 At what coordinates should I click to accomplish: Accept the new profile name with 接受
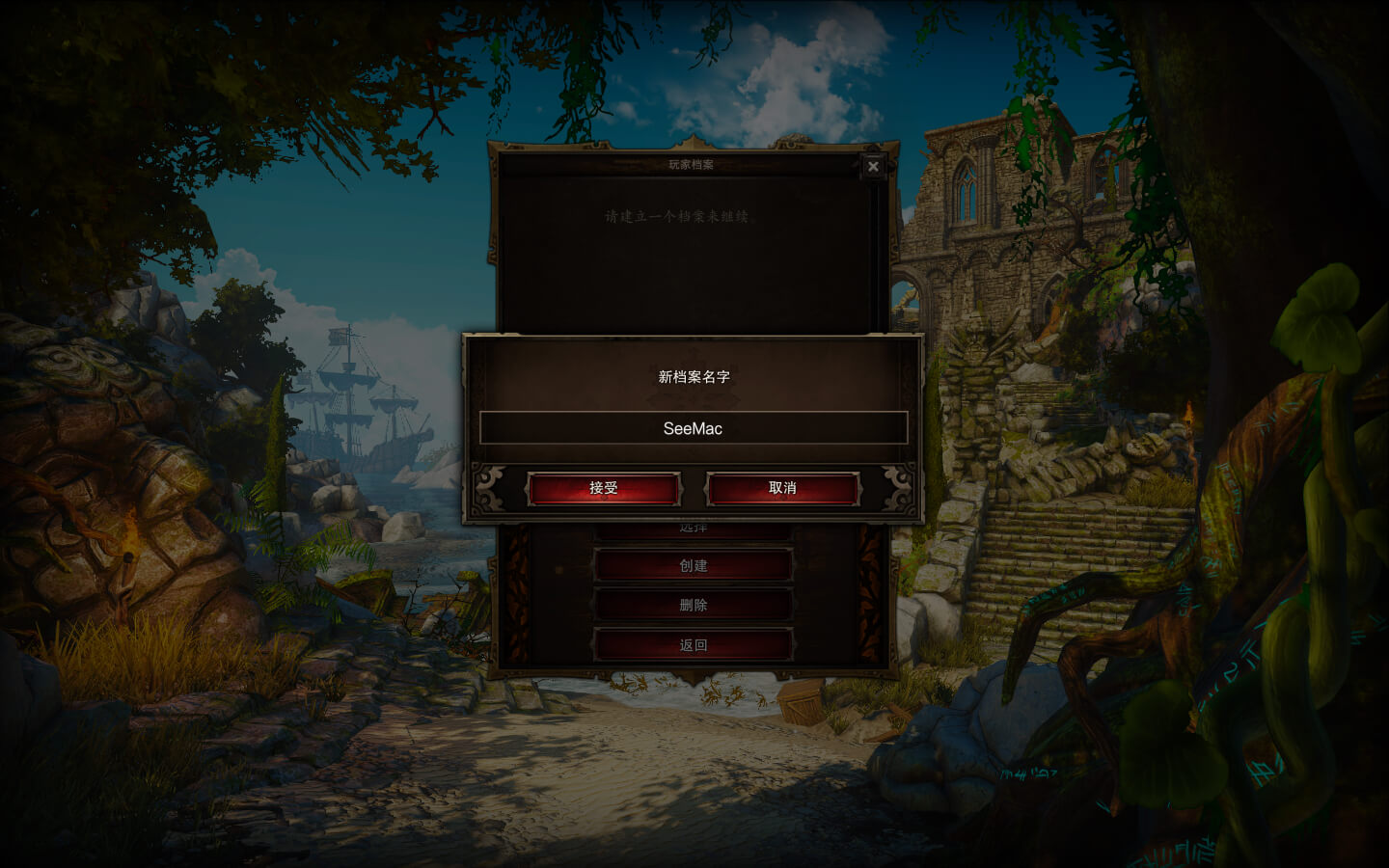coord(604,488)
